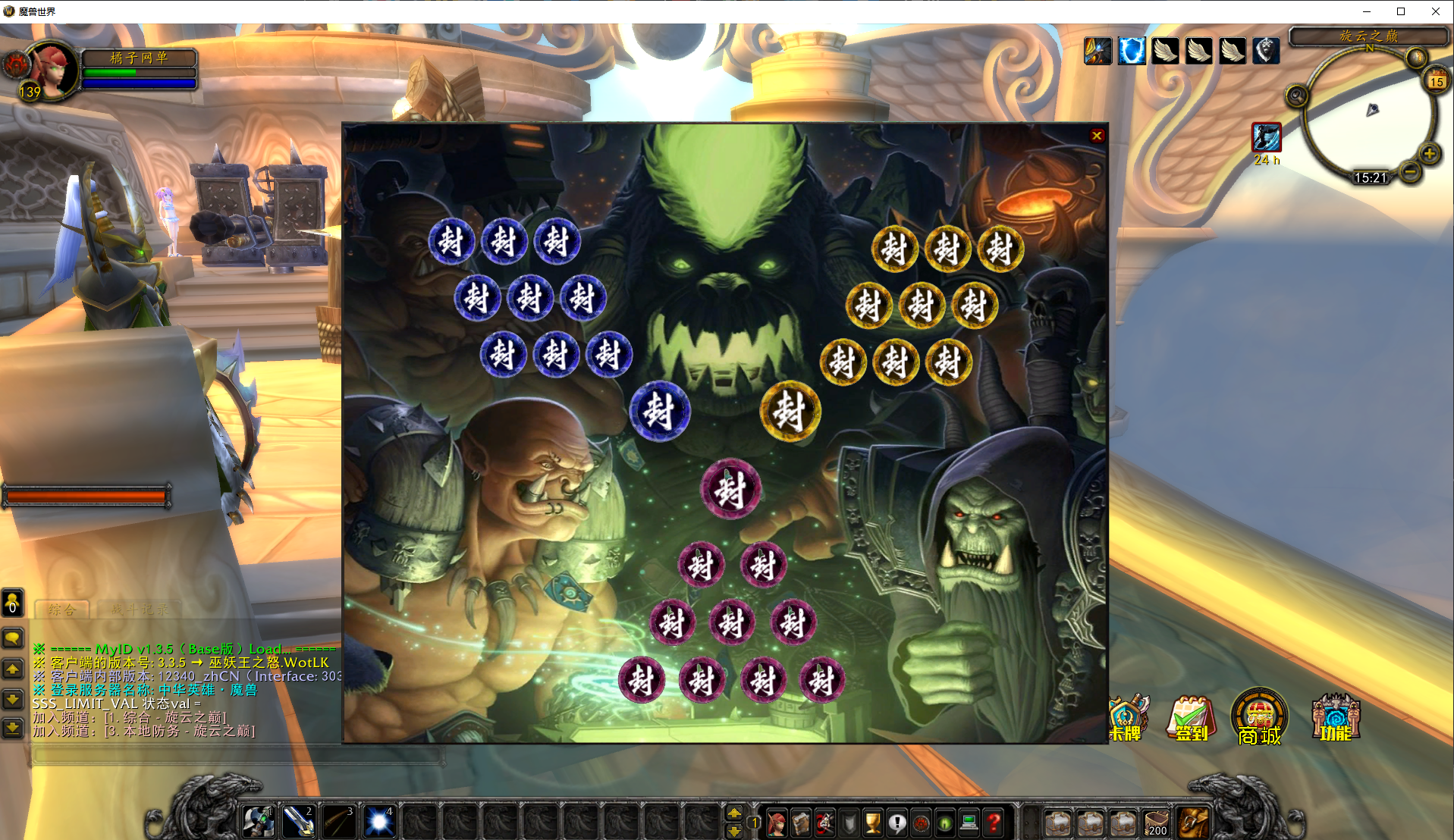The width and height of the screenshot is (1454, 840).
Task: Select the large blue 封 seal node
Action: (659, 411)
